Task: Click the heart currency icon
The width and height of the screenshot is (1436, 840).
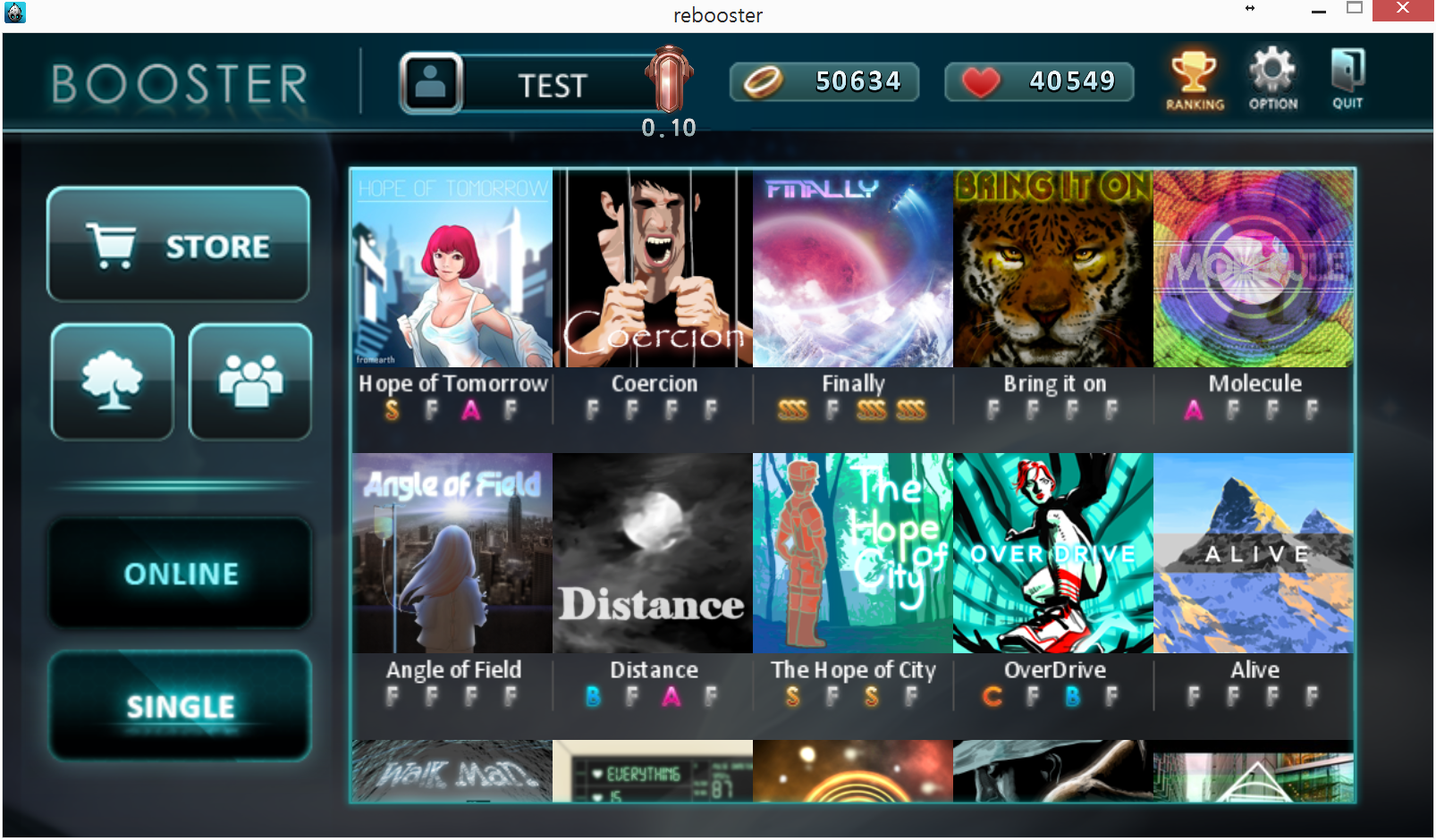Action: click(983, 81)
